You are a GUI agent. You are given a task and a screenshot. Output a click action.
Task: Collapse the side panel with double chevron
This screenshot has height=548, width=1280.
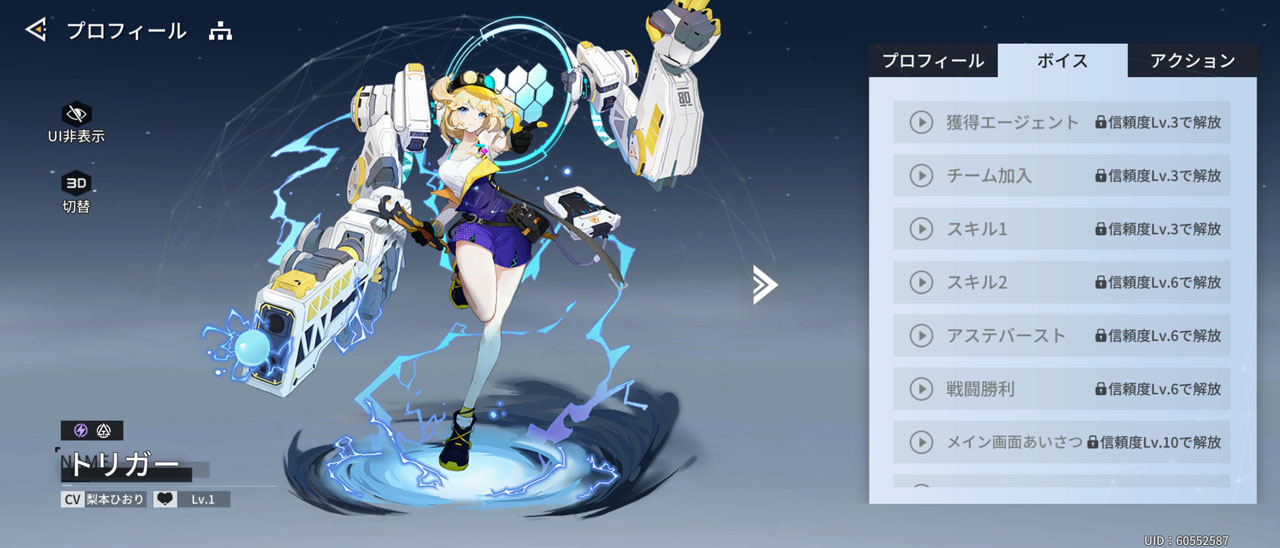coord(765,285)
